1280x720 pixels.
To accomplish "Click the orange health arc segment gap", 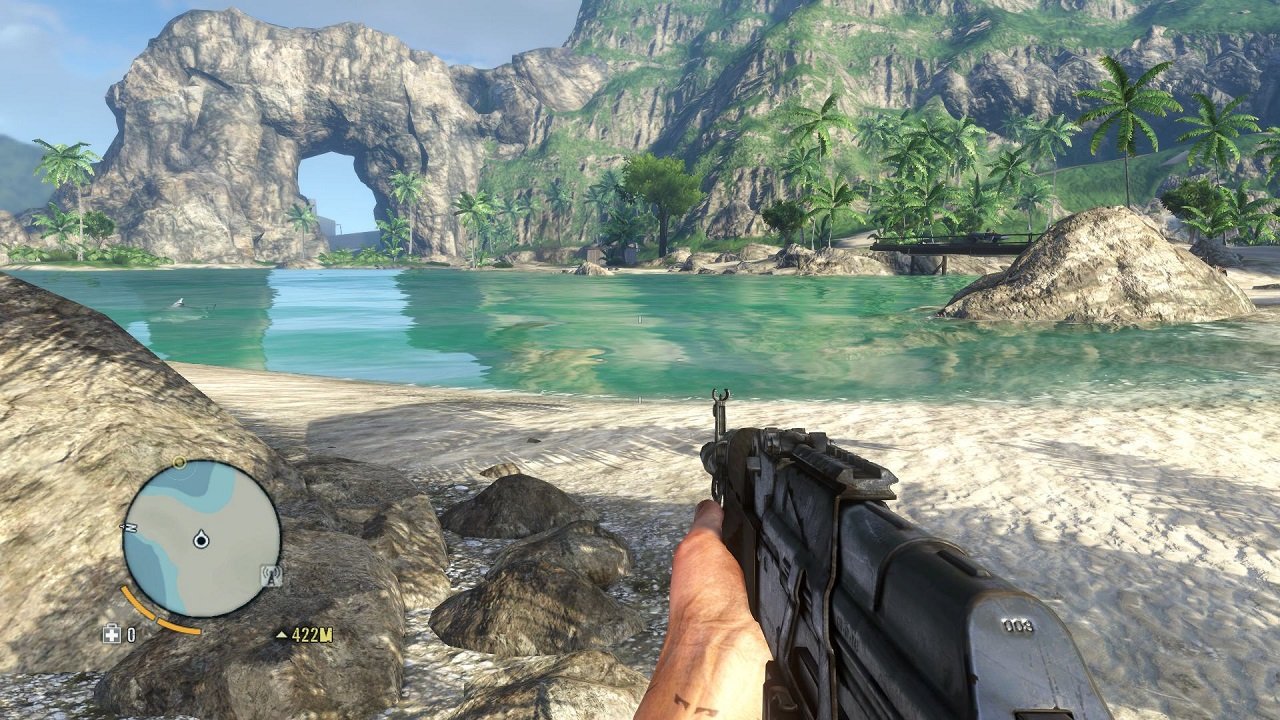I will [x=157, y=617].
